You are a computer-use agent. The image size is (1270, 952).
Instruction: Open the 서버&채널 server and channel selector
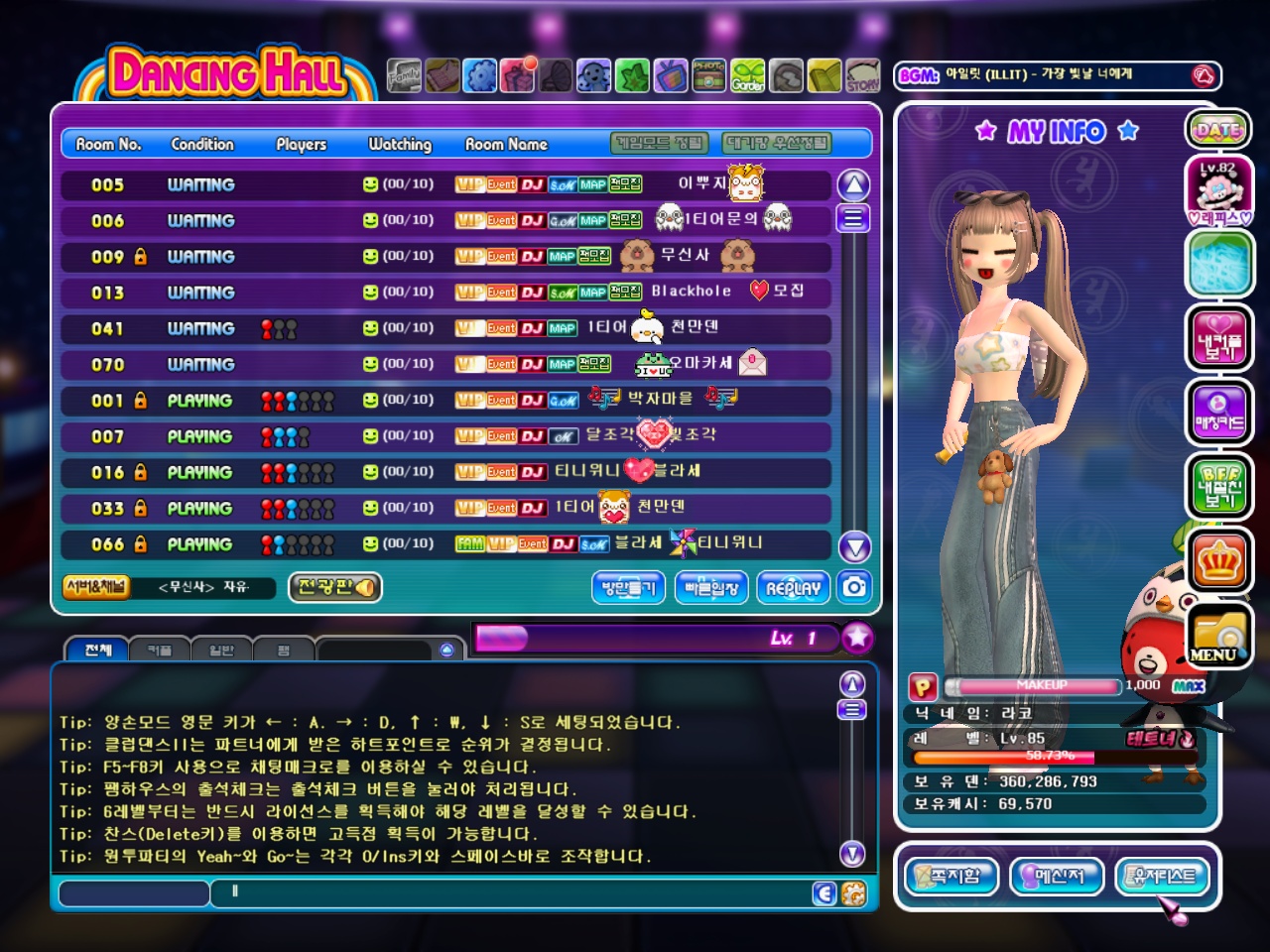click(96, 587)
